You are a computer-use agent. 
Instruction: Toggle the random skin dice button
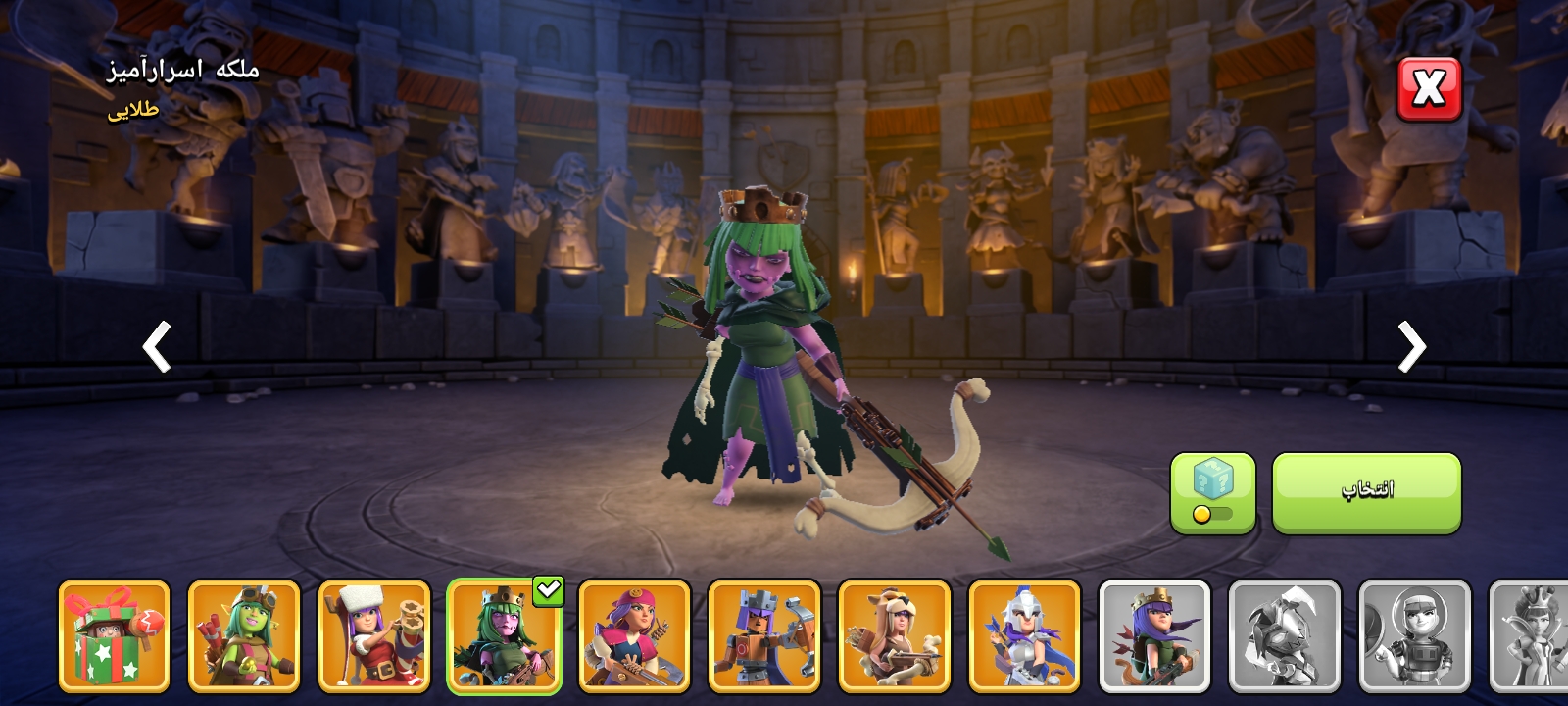click(1212, 492)
